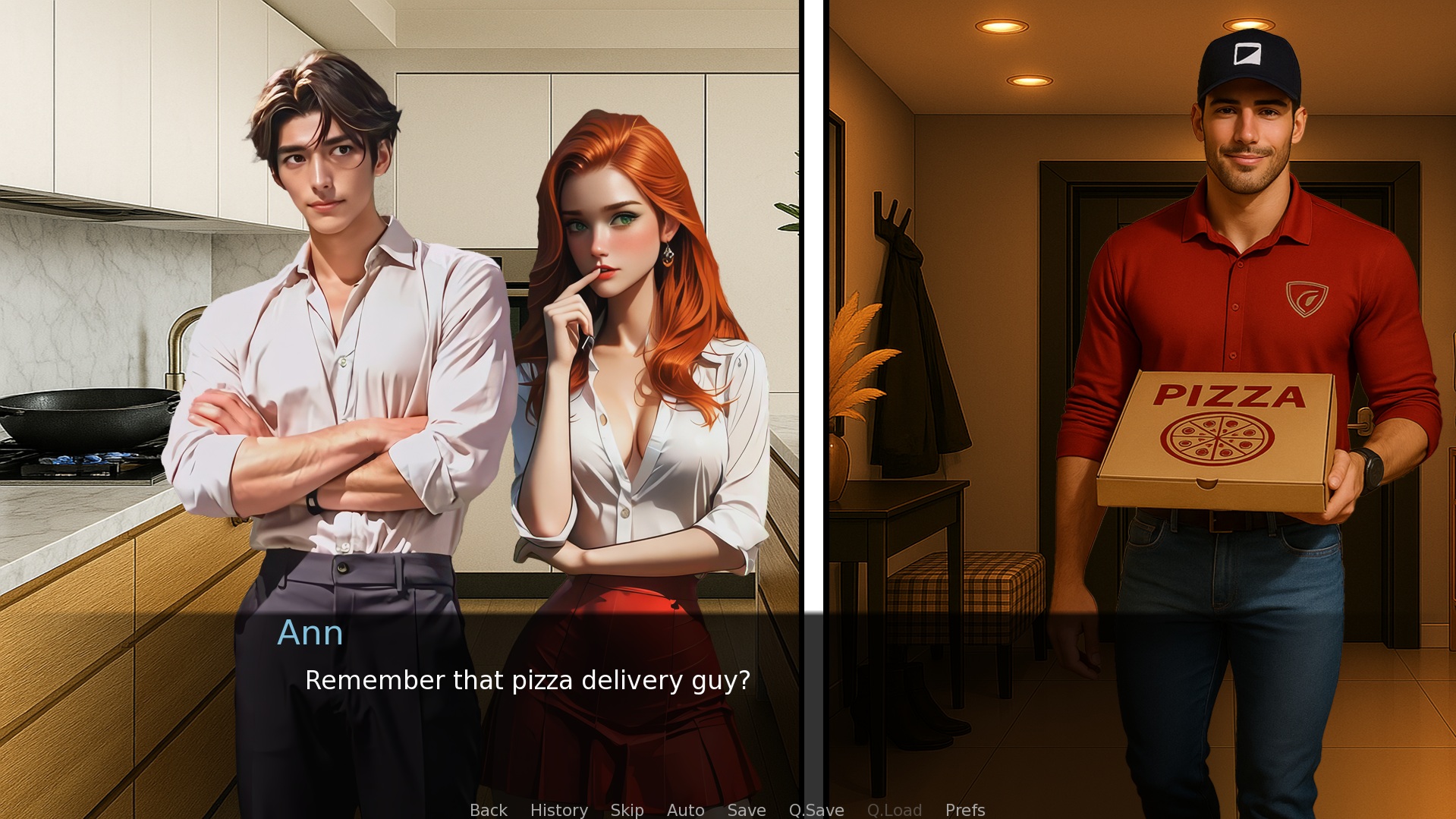Viewport: 1456px width, 819px height.
Task: Enable Skip mode
Action: coord(626,810)
